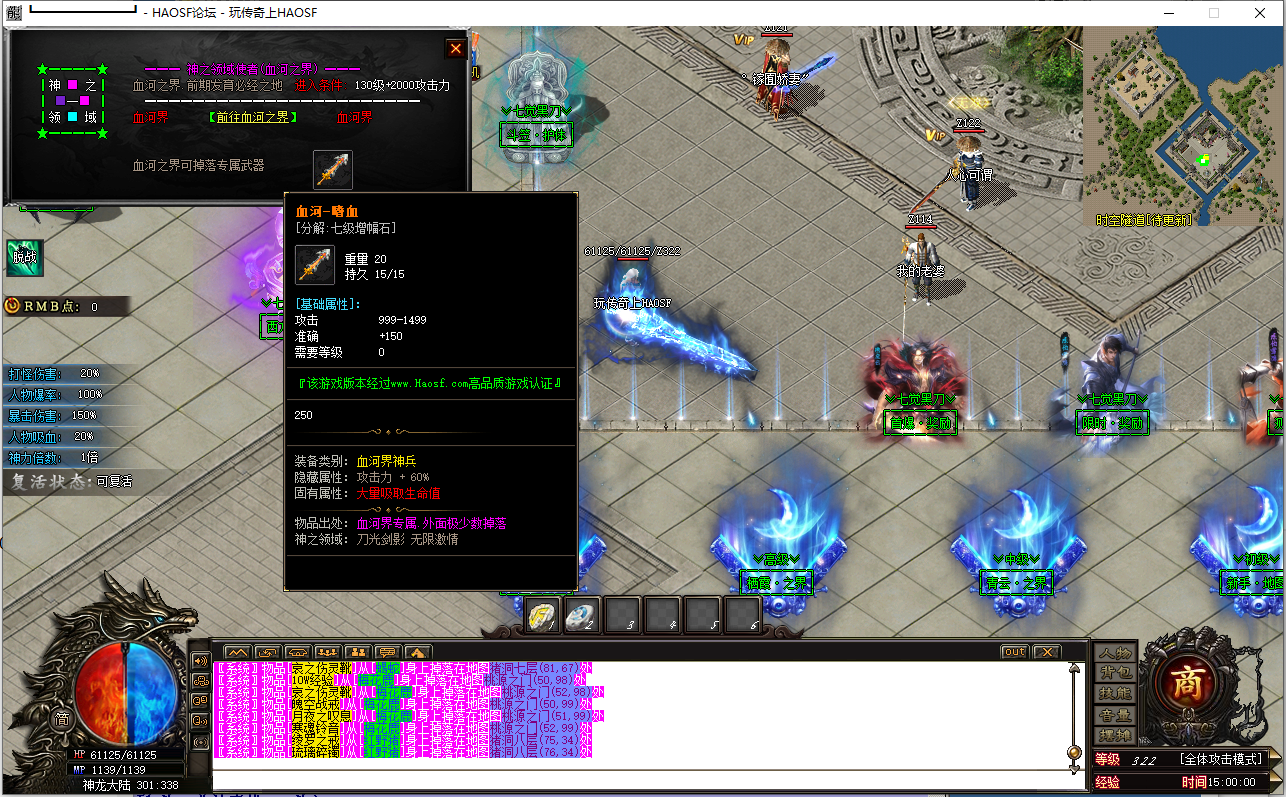The width and height of the screenshot is (1286, 797).
Task: Close the game window with the title-bar X
Action: [1260, 13]
